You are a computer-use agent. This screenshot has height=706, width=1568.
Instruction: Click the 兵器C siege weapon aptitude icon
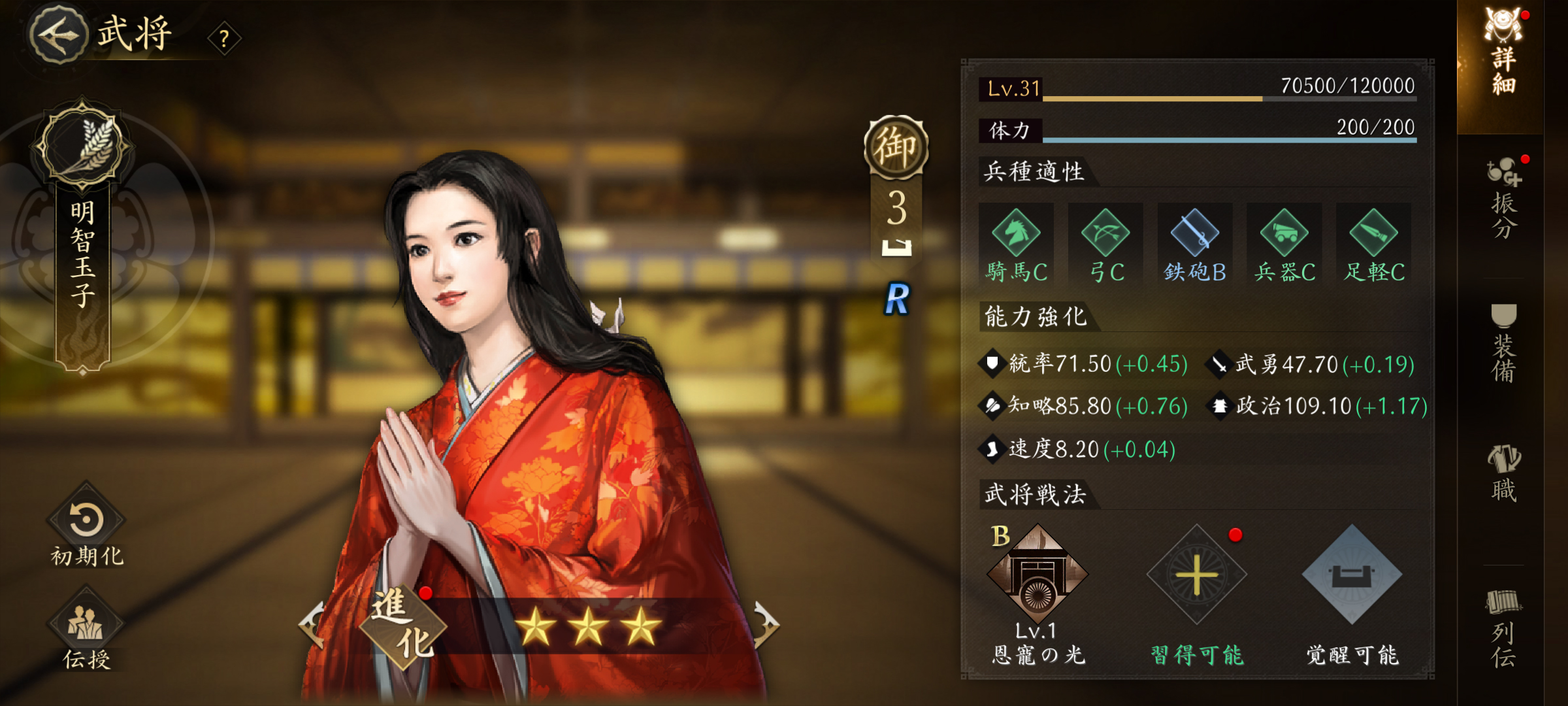(x=1283, y=243)
